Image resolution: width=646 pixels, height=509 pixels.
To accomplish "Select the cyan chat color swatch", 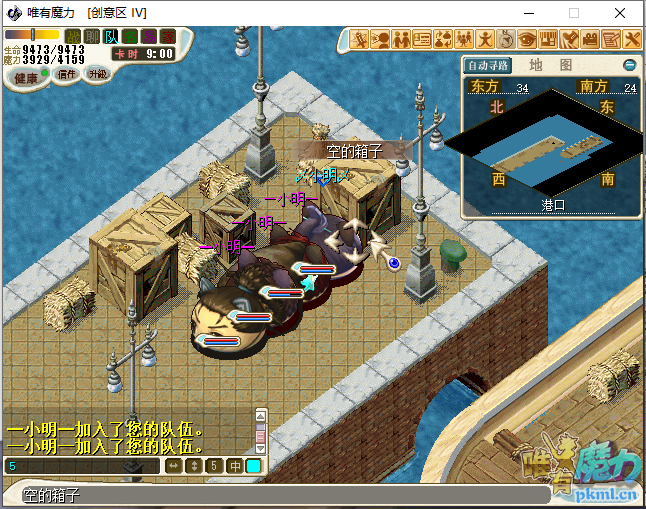I will pos(254,466).
